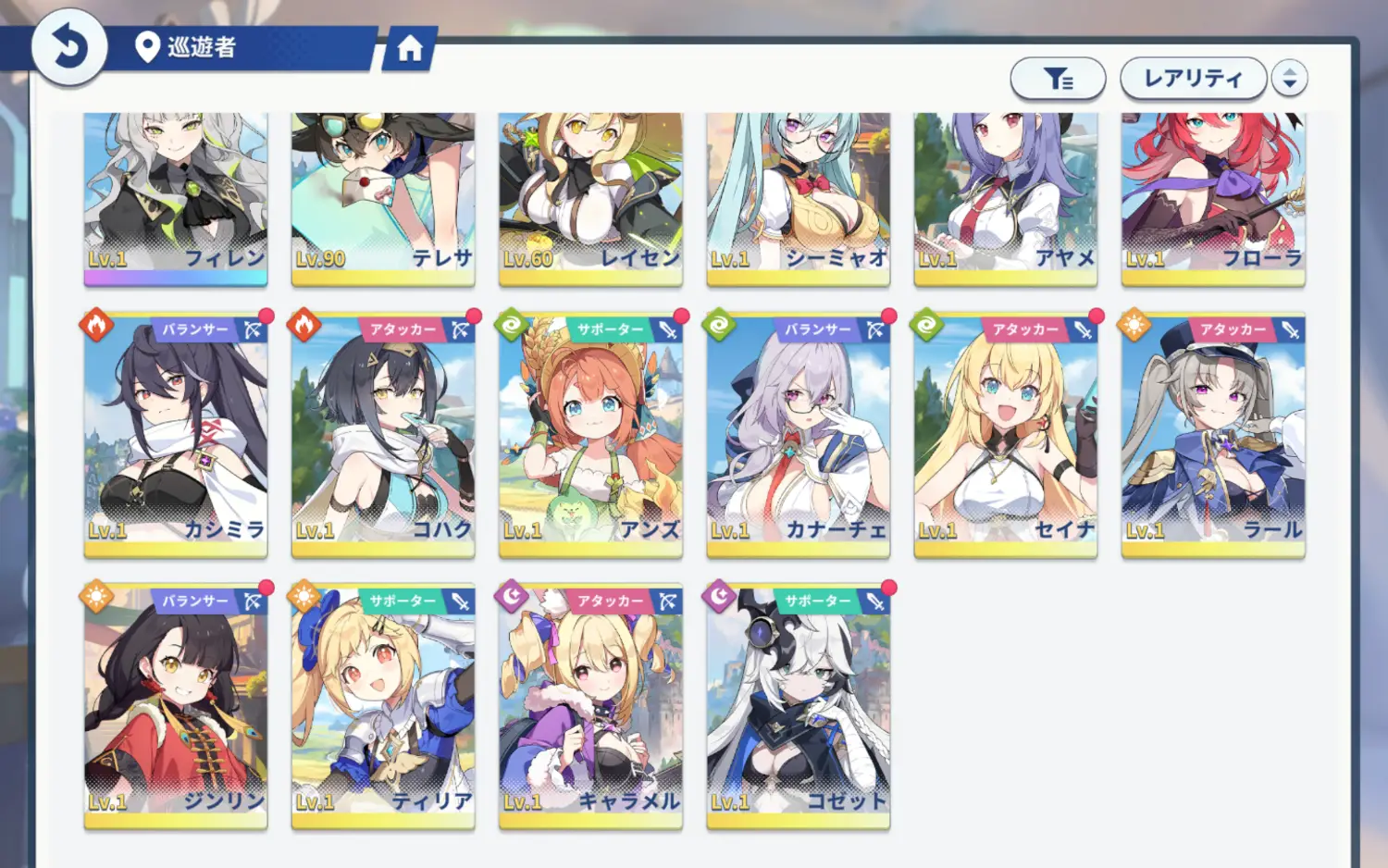Go back using the return arrow button
Screen dimensions: 1388x868
click(x=68, y=47)
